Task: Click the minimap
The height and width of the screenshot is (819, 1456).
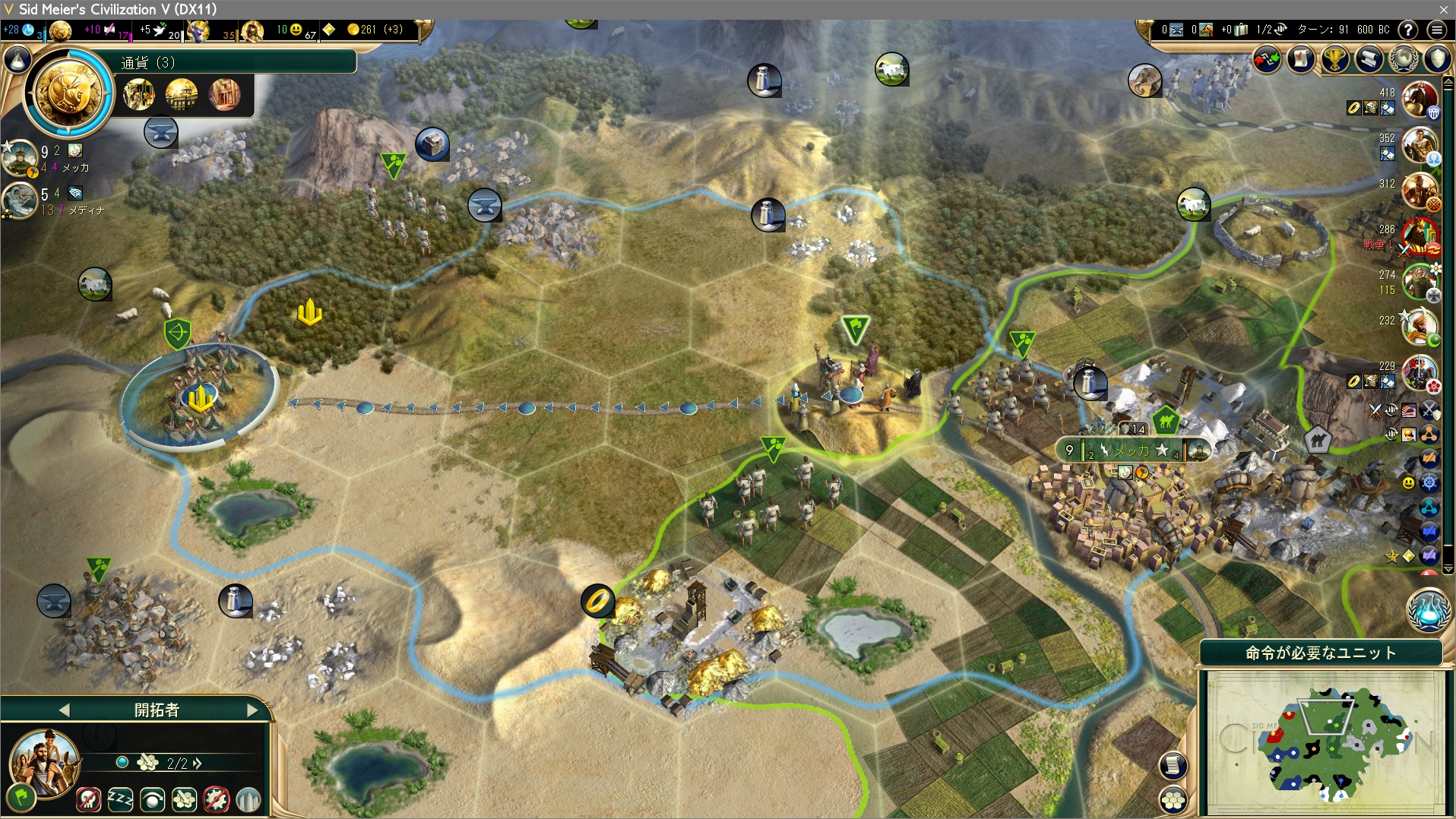Action: coord(1322,741)
